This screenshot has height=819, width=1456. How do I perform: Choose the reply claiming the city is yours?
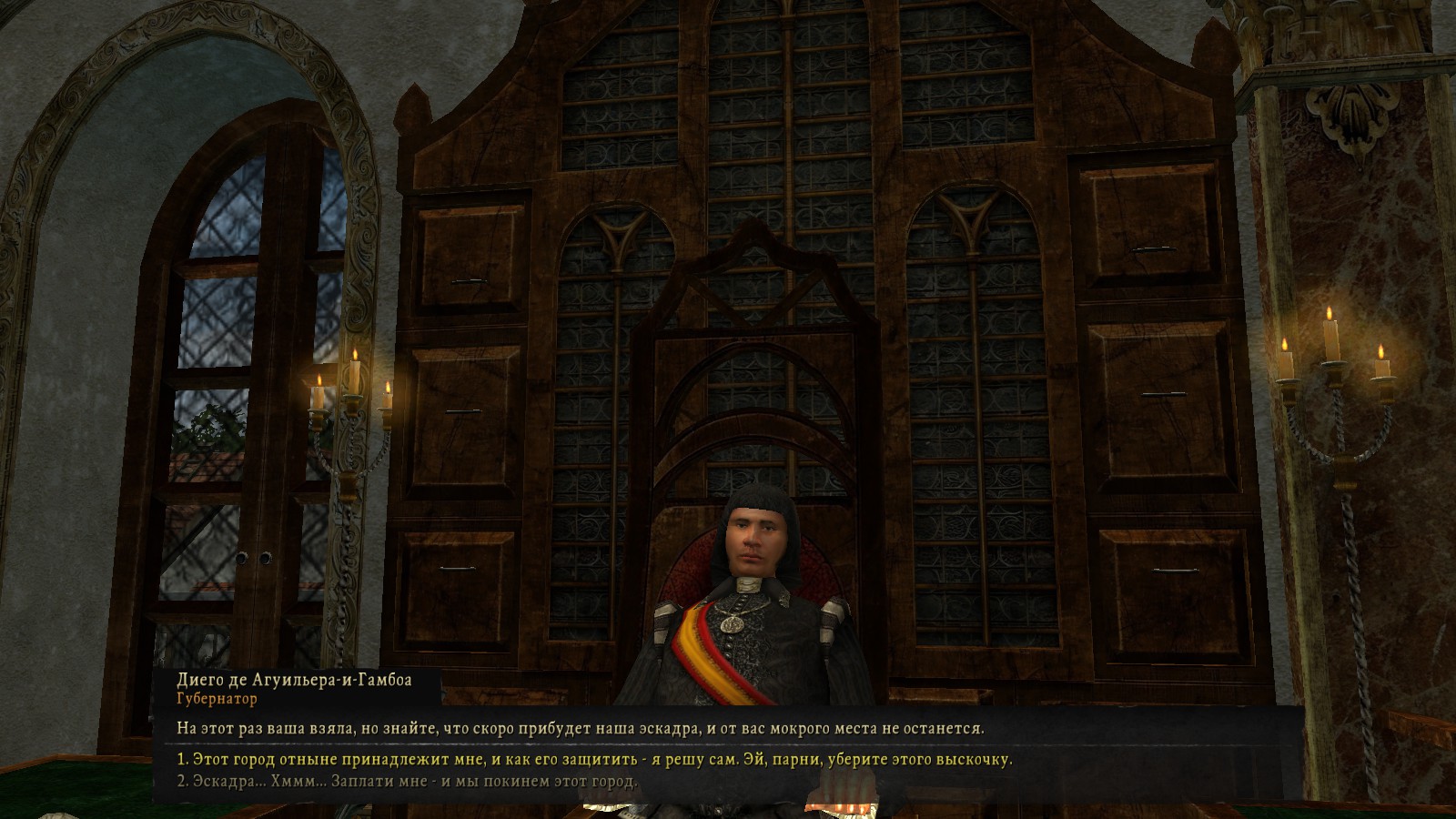pos(594,759)
